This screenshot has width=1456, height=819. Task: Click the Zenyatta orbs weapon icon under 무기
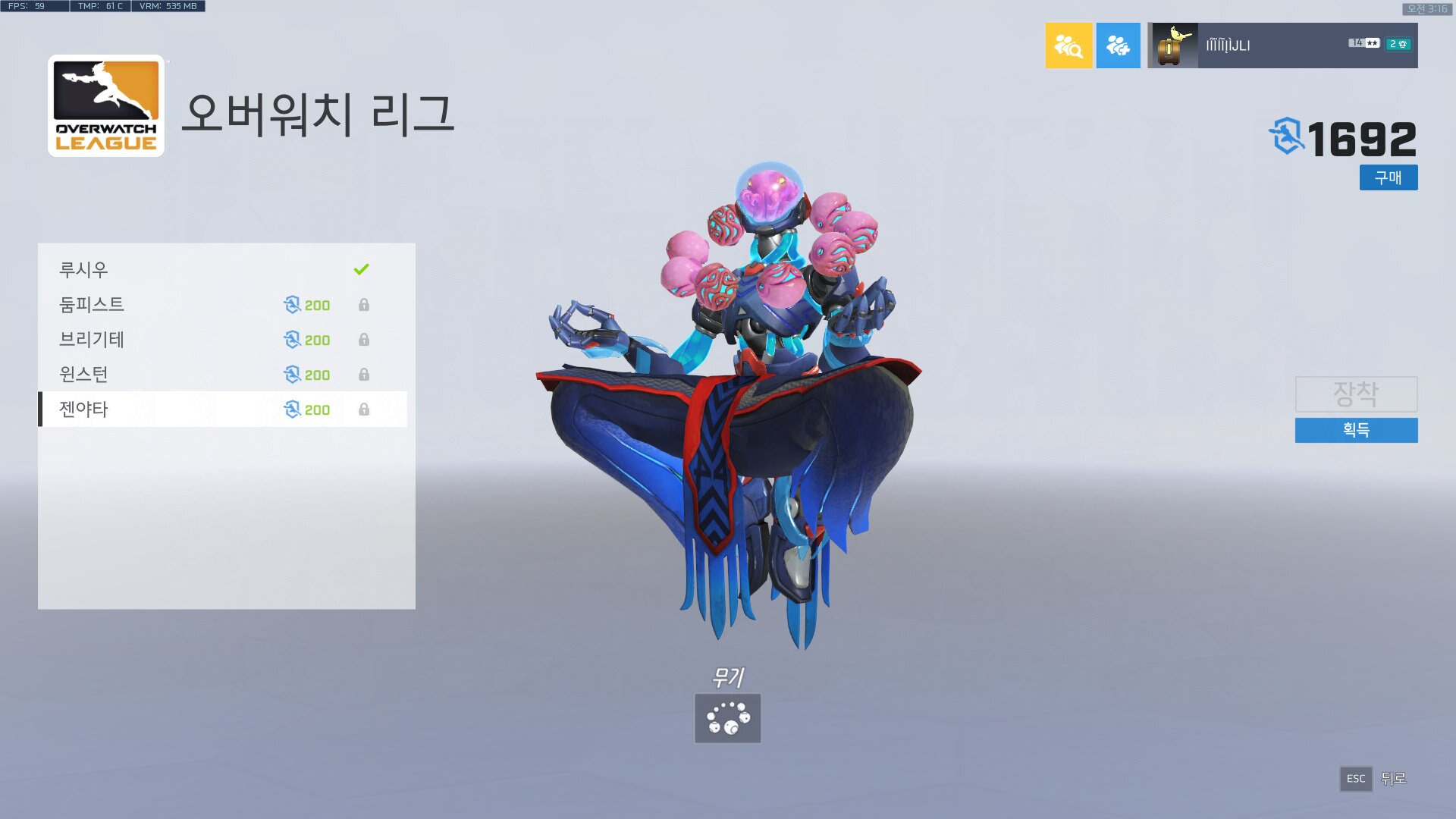(726, 717)
